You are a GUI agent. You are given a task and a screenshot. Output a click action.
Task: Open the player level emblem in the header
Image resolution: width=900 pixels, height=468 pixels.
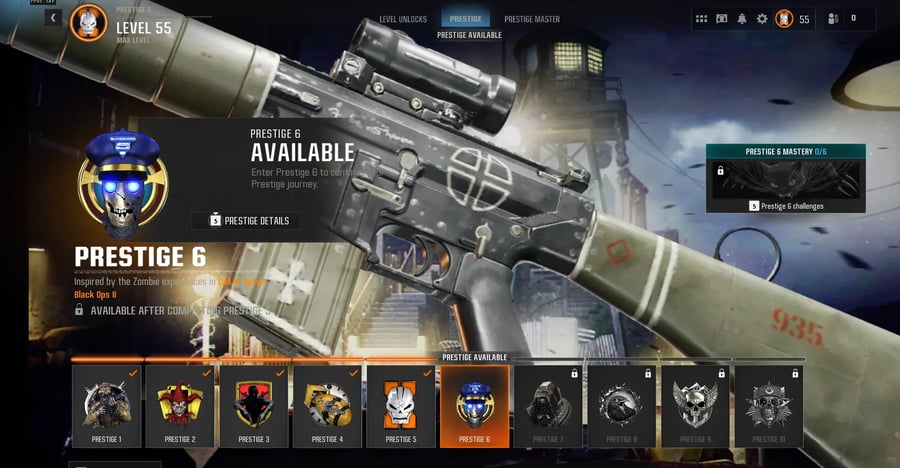click(x=88, y=23)
